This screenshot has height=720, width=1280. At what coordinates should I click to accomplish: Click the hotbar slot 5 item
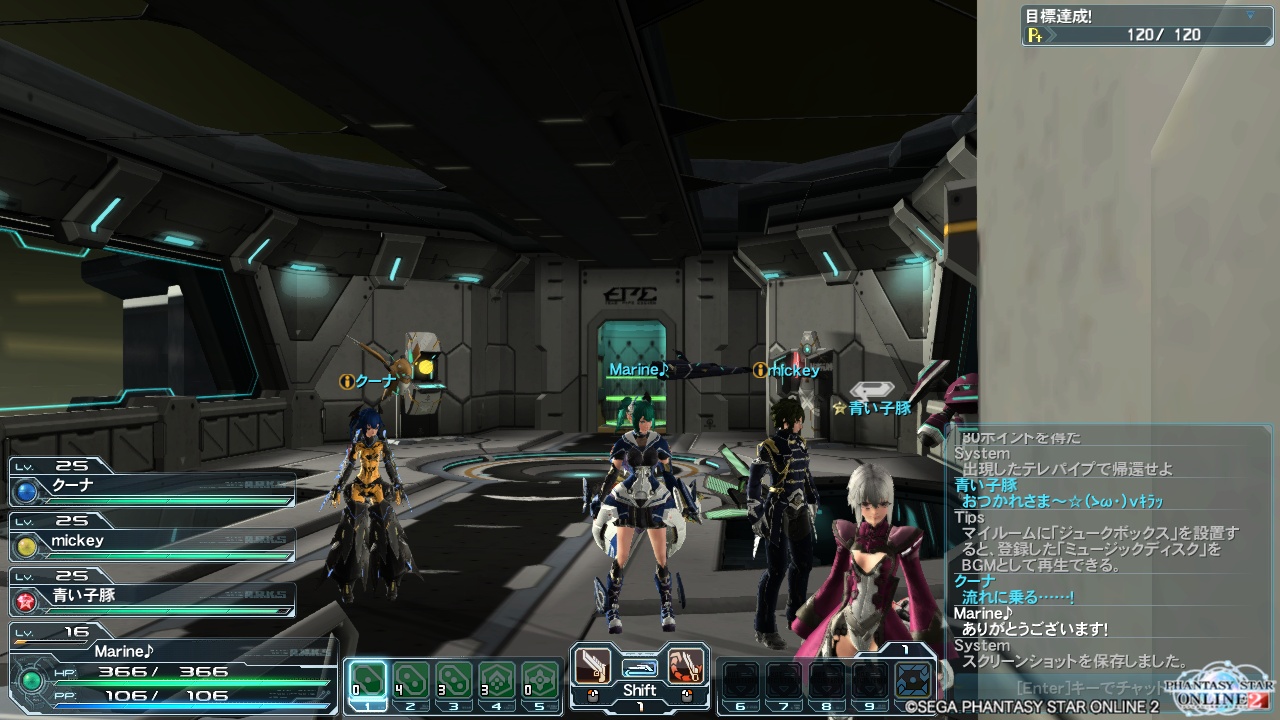[x=540, y=680]
